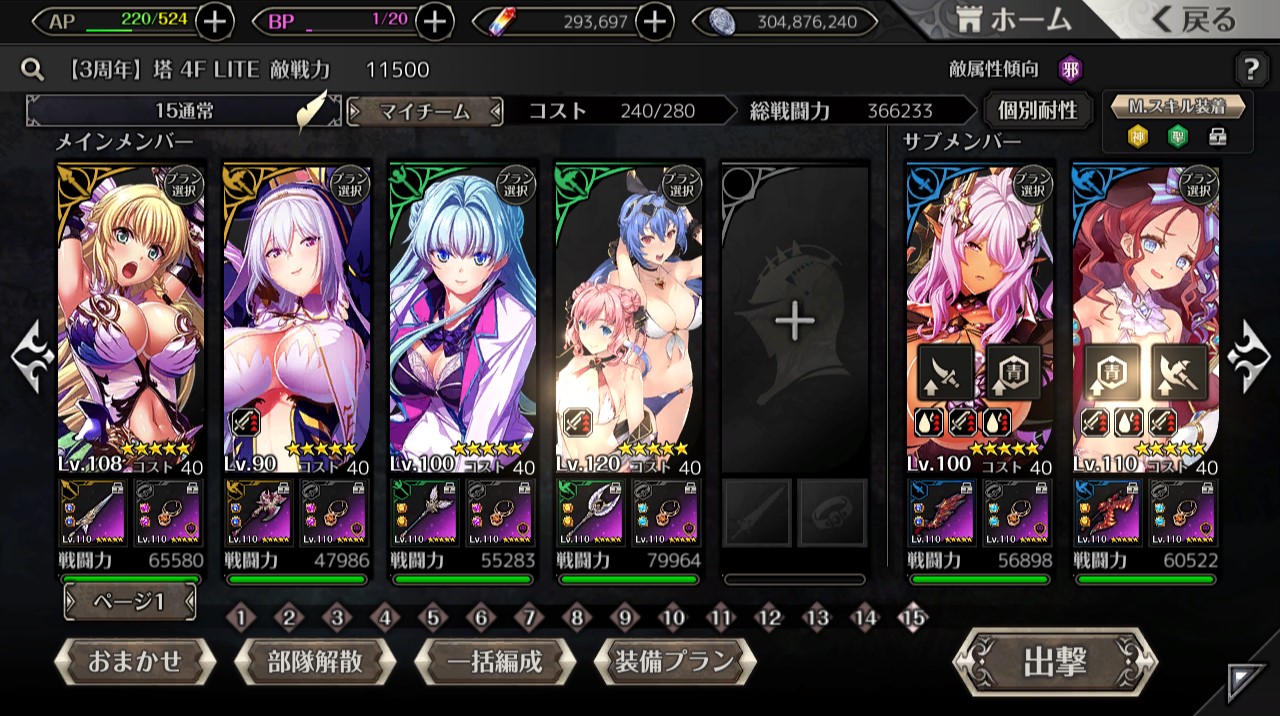The width and height of the screenshot is (1280, 716).
Task: Auto-build the team with おまかせ
Action: point(135,661)
